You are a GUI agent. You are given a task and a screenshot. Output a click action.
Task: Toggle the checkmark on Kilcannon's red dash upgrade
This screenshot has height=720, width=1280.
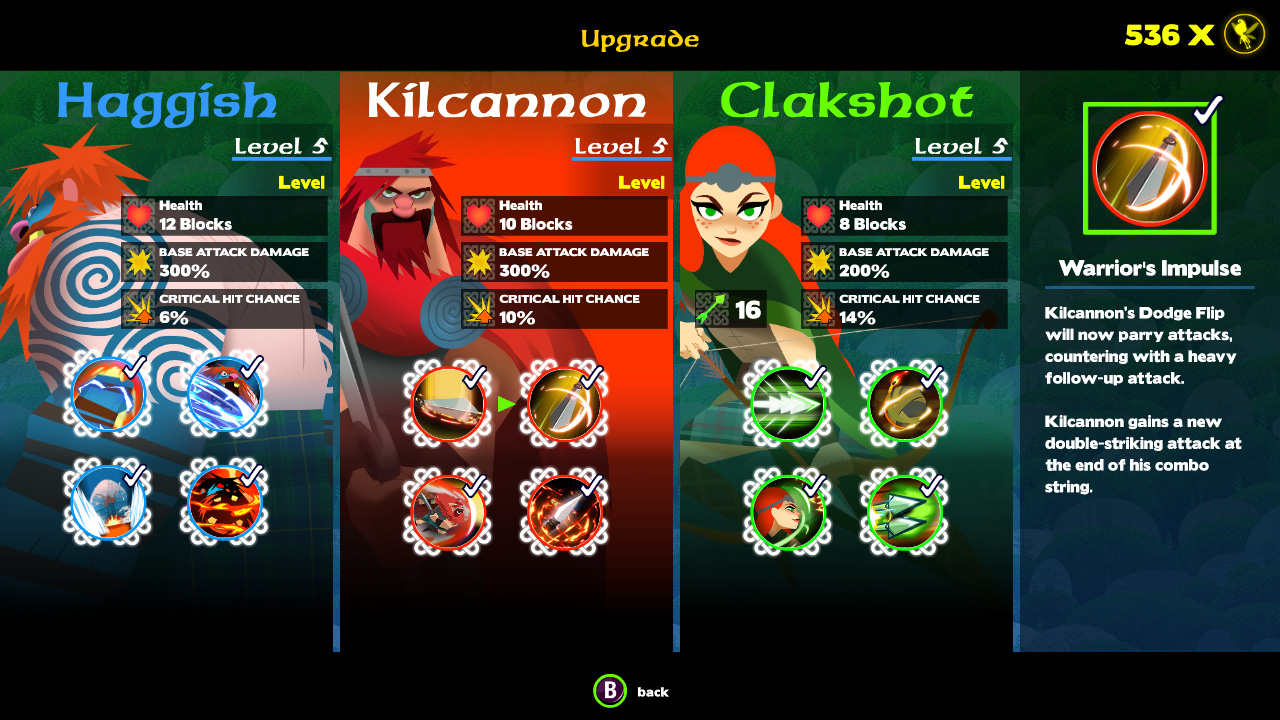point(447,512)
